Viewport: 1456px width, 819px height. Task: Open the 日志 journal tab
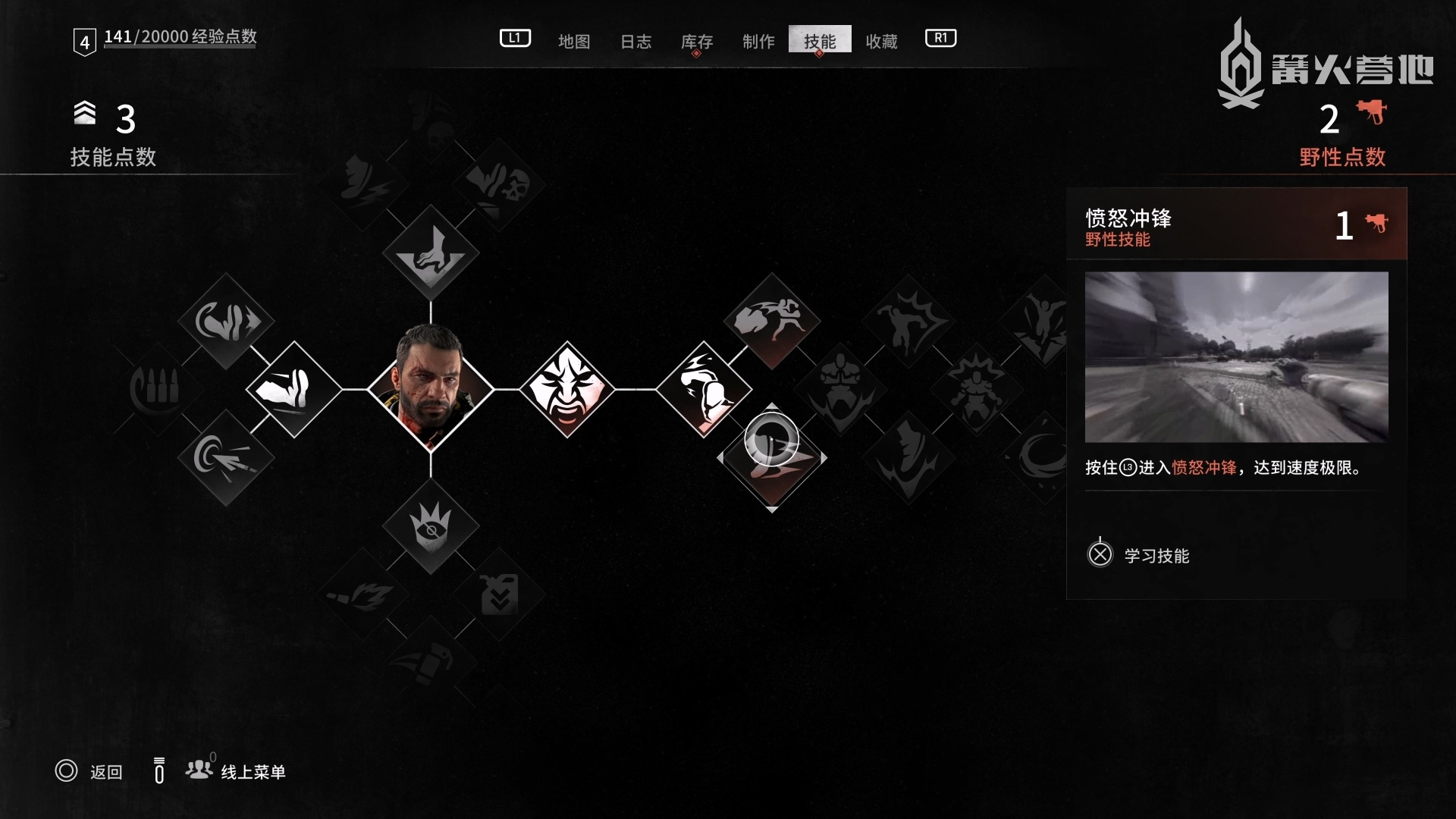(635, 41)
